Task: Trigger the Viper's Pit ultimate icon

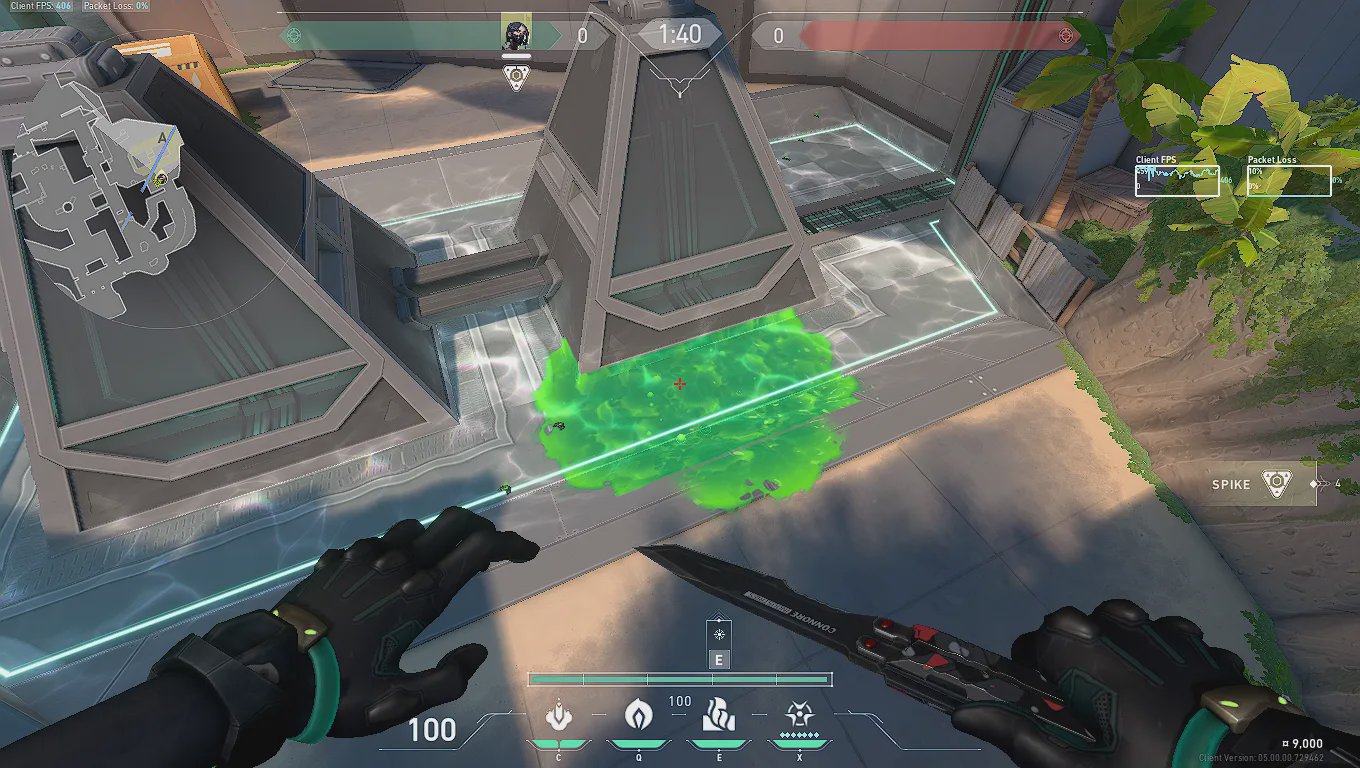Action: pos(798,716)
